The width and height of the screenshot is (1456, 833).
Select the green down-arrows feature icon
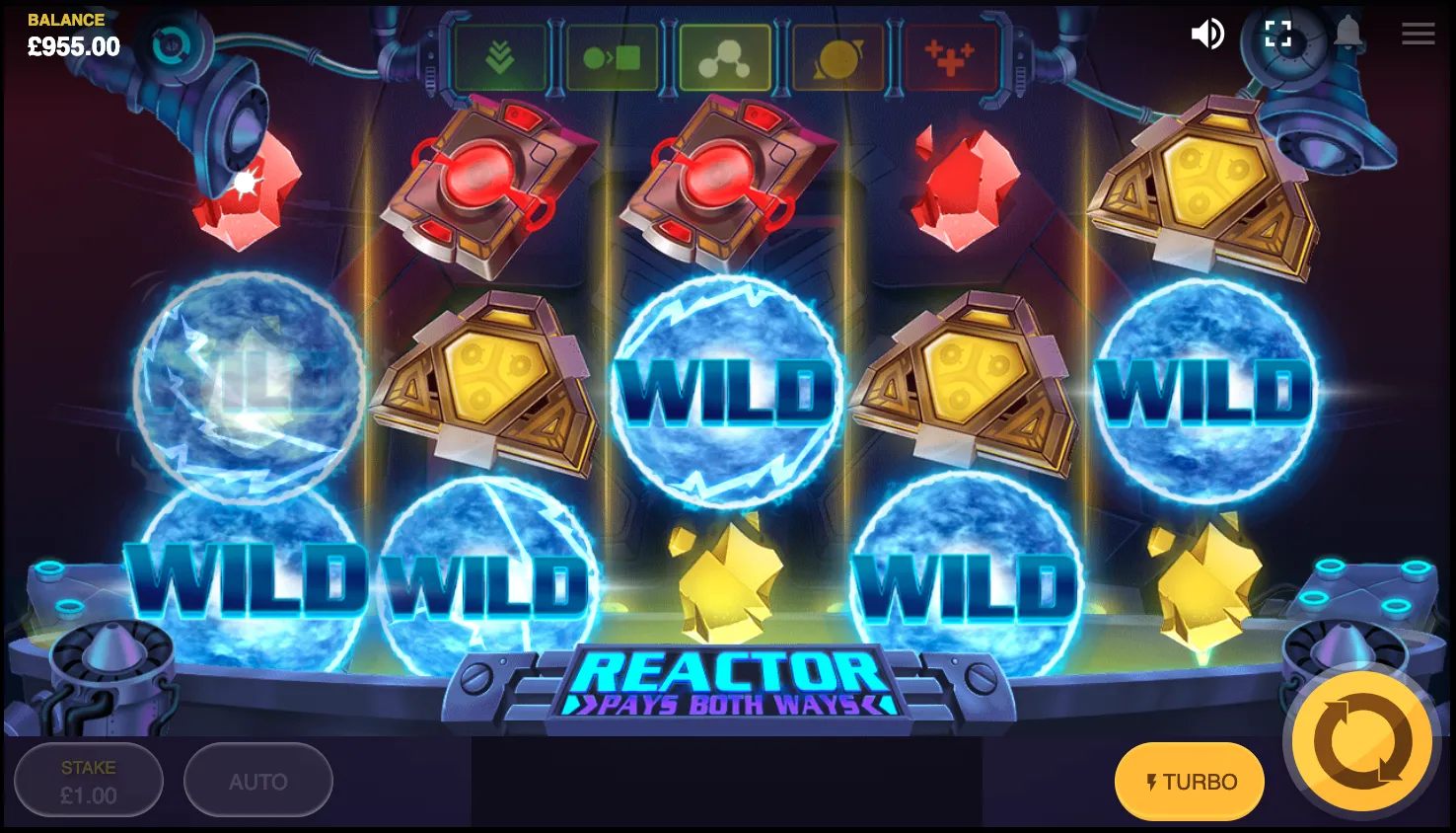tap(499, 56)
